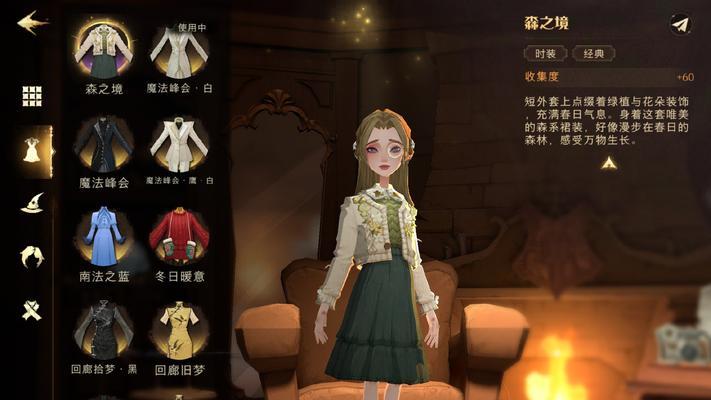Open the crossed wands category tab
Viewport: 711px width, 400px height.
pos(33,309)
